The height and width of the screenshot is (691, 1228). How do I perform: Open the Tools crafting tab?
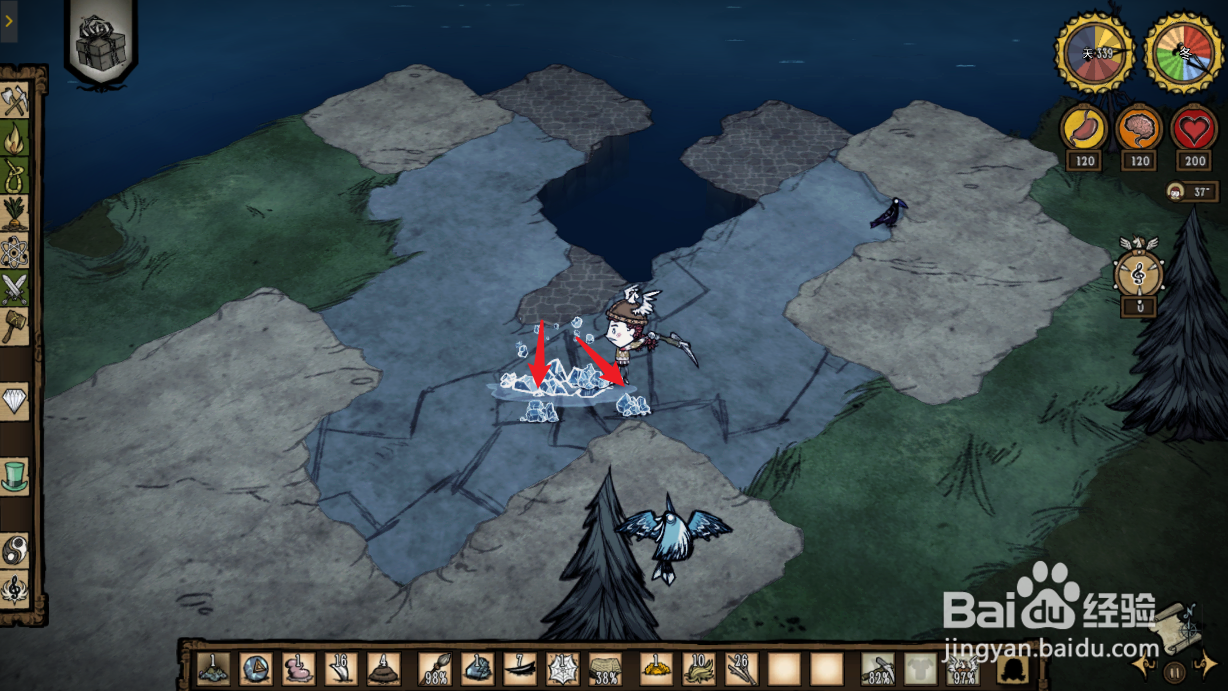[x=15, y=101]
